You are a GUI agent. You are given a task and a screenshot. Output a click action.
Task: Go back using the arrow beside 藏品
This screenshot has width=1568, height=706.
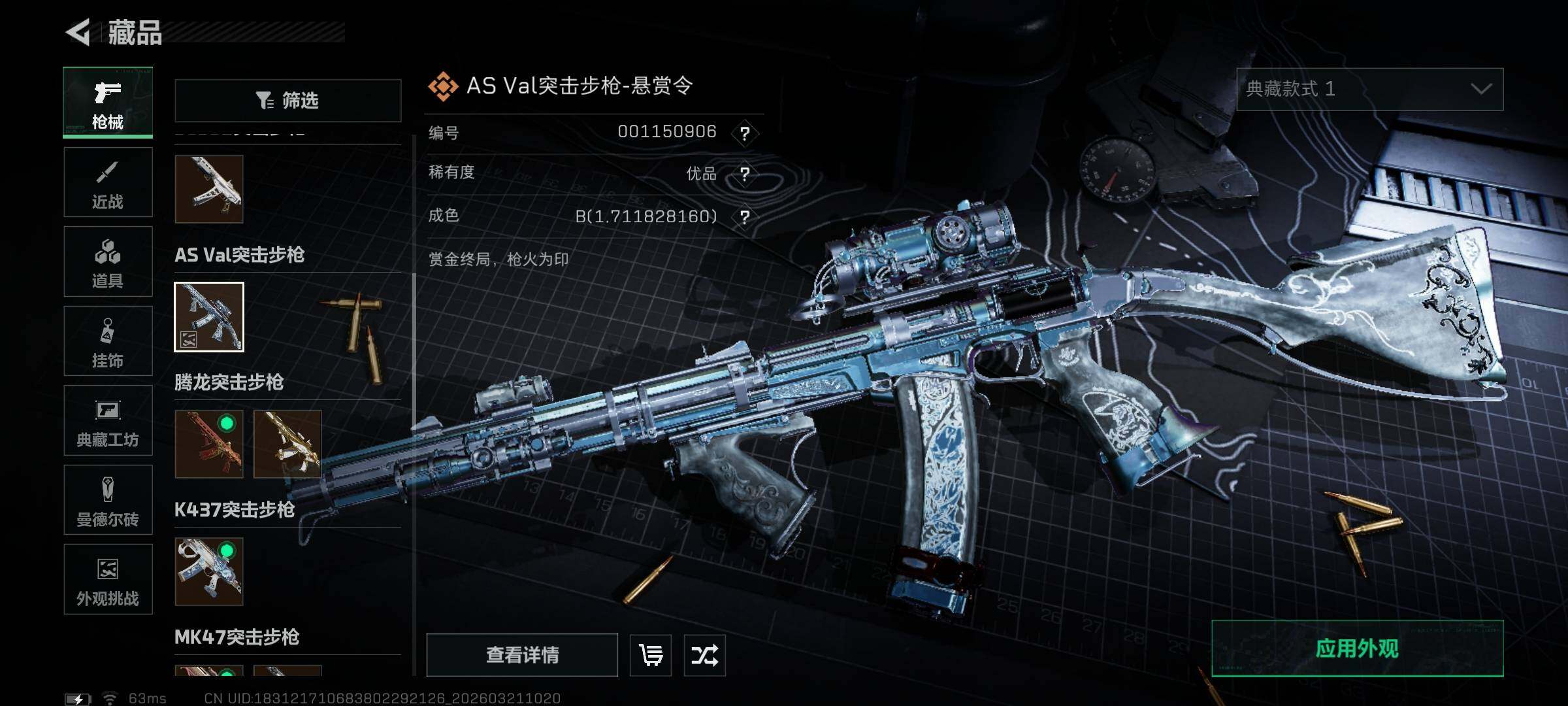[78, 32]
